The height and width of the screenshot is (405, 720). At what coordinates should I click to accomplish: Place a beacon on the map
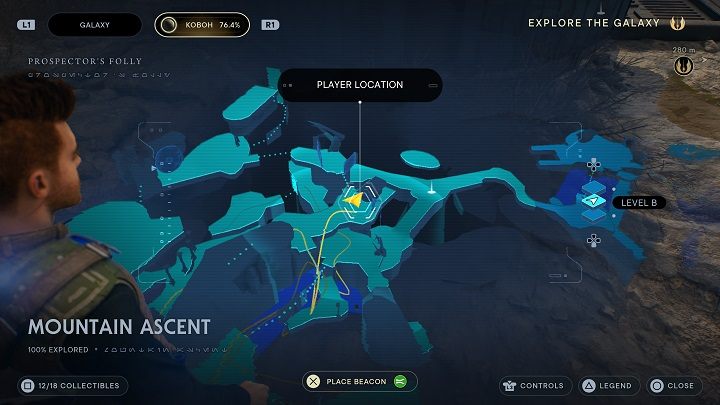tap(360, 381)
